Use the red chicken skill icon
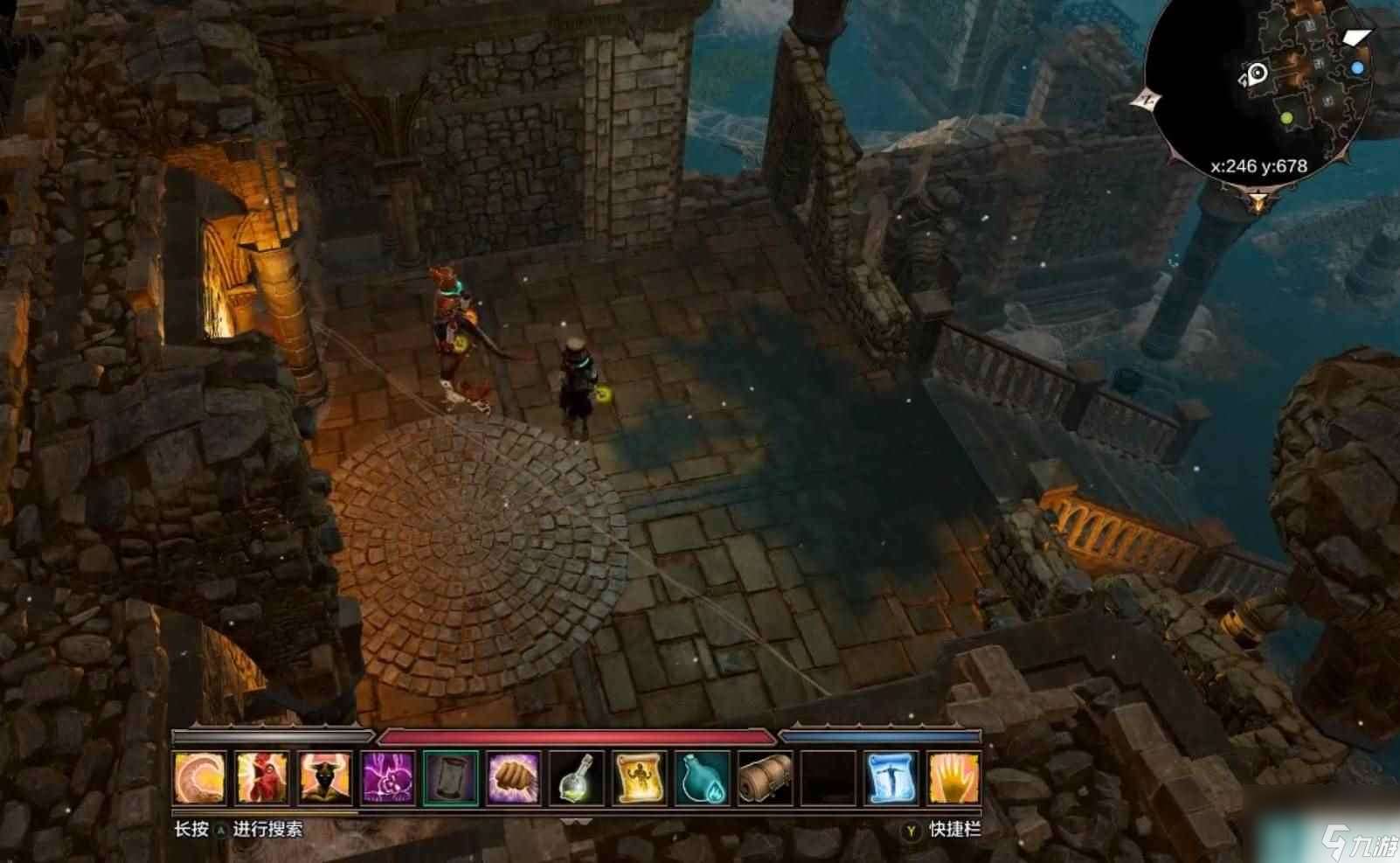 click(262, 777)
